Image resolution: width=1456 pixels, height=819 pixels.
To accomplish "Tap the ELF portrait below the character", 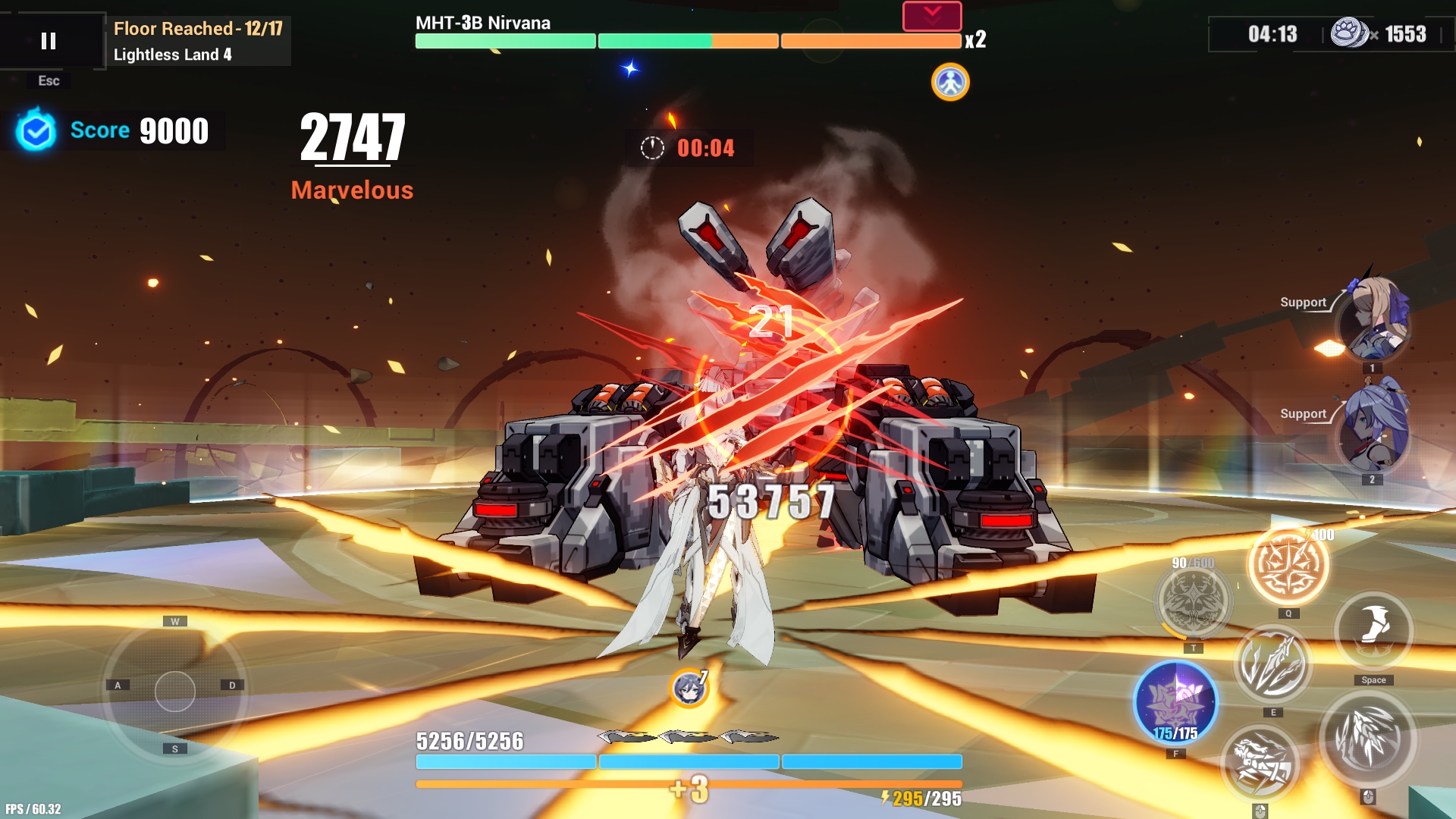I will pos(689,689).
